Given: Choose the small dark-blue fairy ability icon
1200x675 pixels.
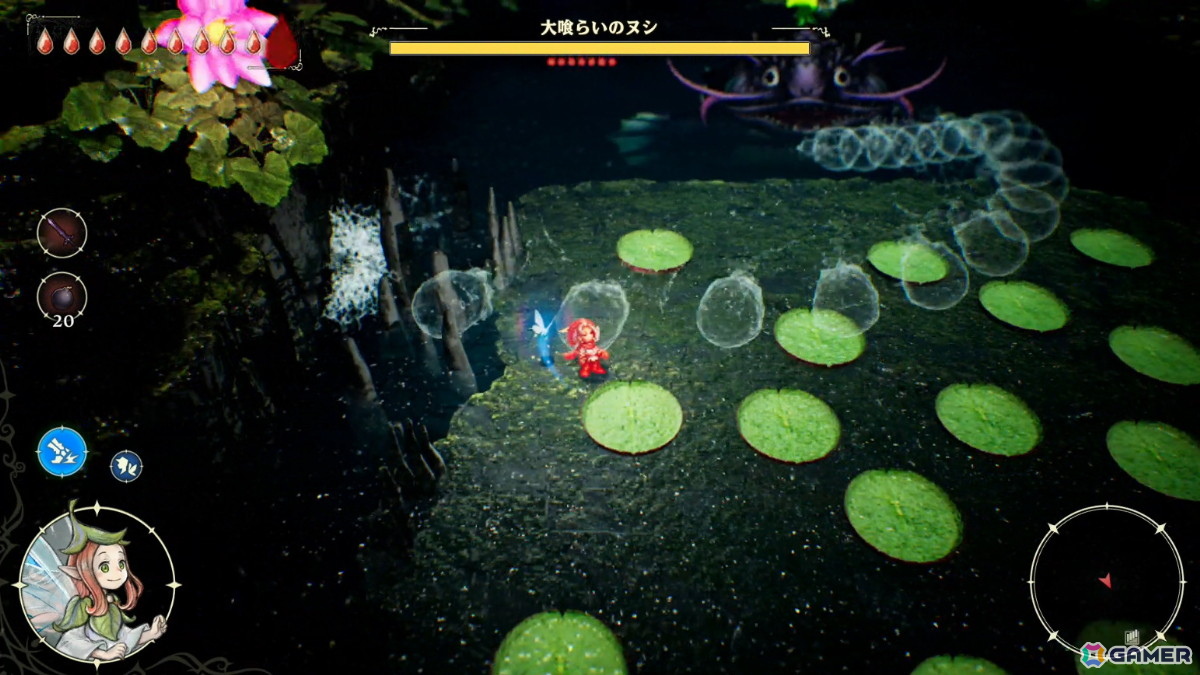Looking at the screenshot, I should coord(126,465).
